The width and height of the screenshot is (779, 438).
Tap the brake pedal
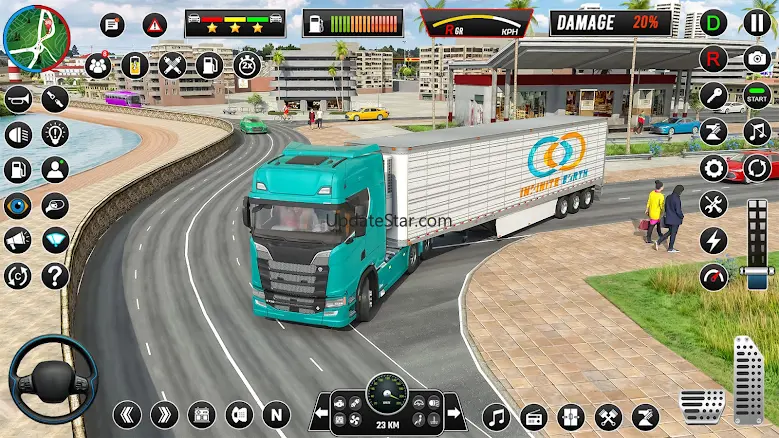click(702, 404)
